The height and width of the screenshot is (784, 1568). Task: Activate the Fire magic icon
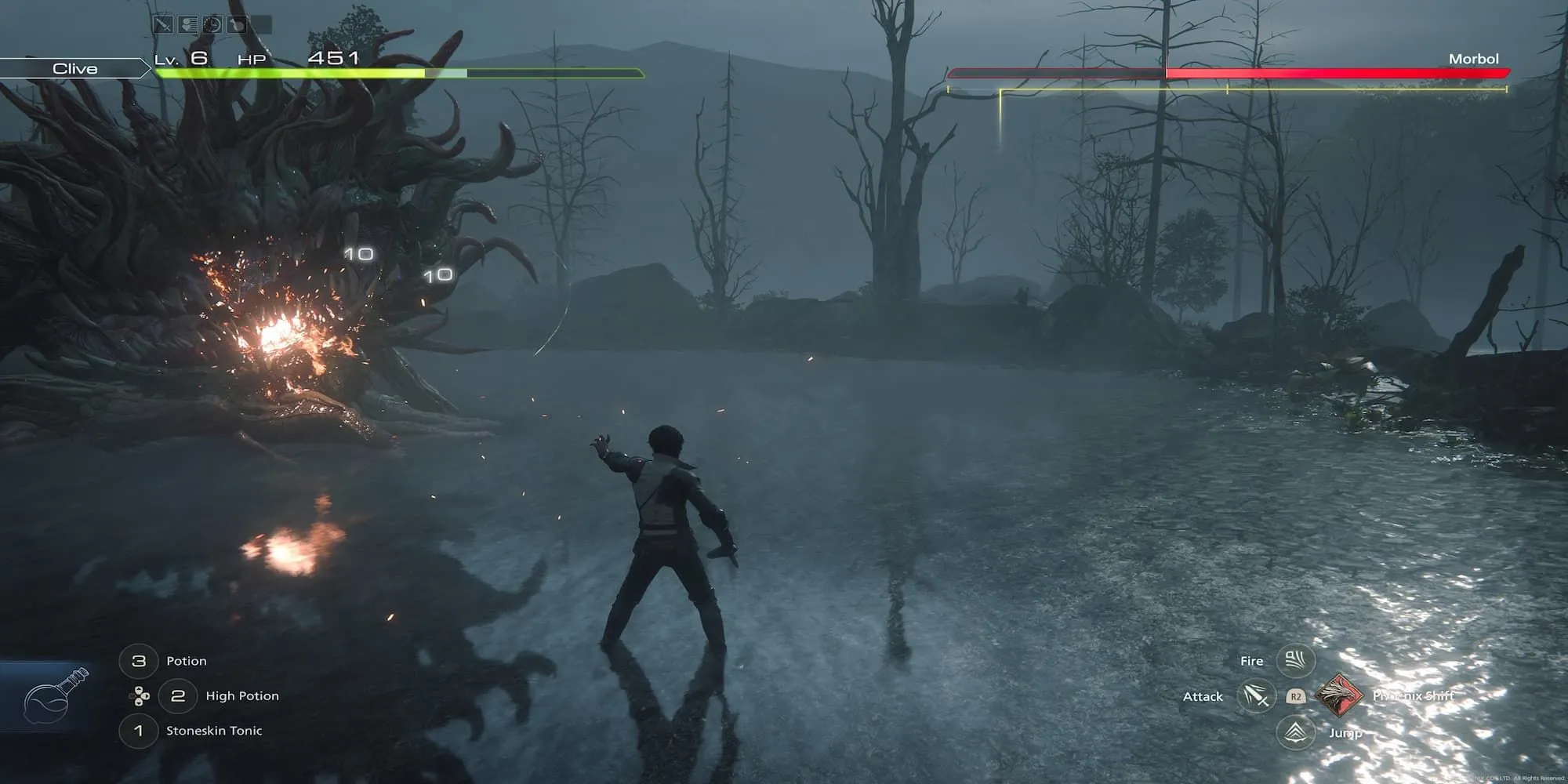click(x=1295, y=661)
